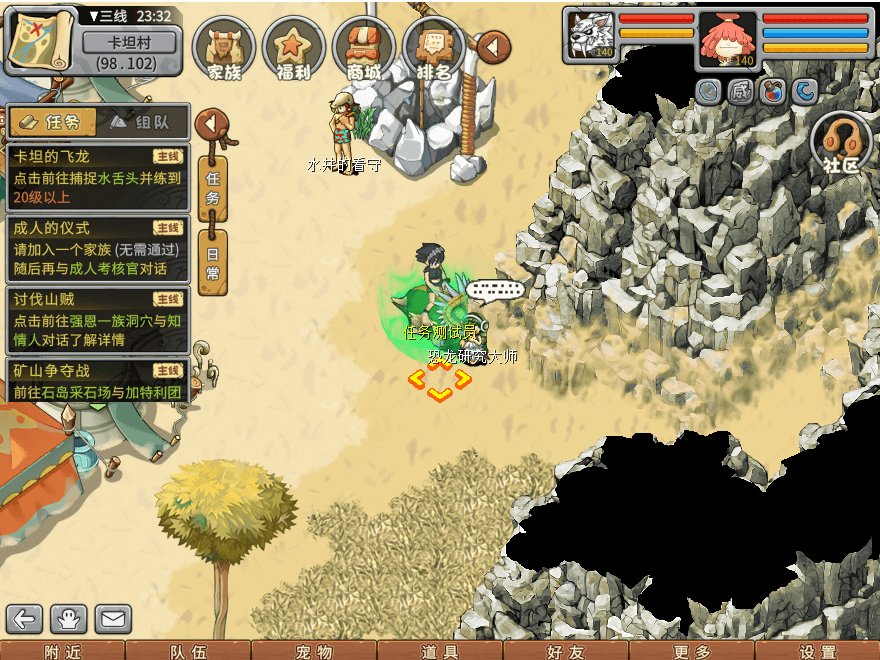Use the red-blue potion flask icon
The width and height of the screenshot is (880, 660).
pyautogui.click(x=772, y=92)
